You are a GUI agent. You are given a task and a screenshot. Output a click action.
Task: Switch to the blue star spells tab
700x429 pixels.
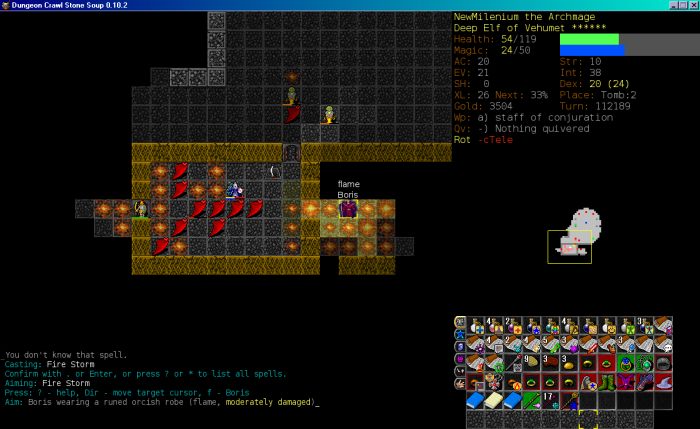tap(460, 333)
